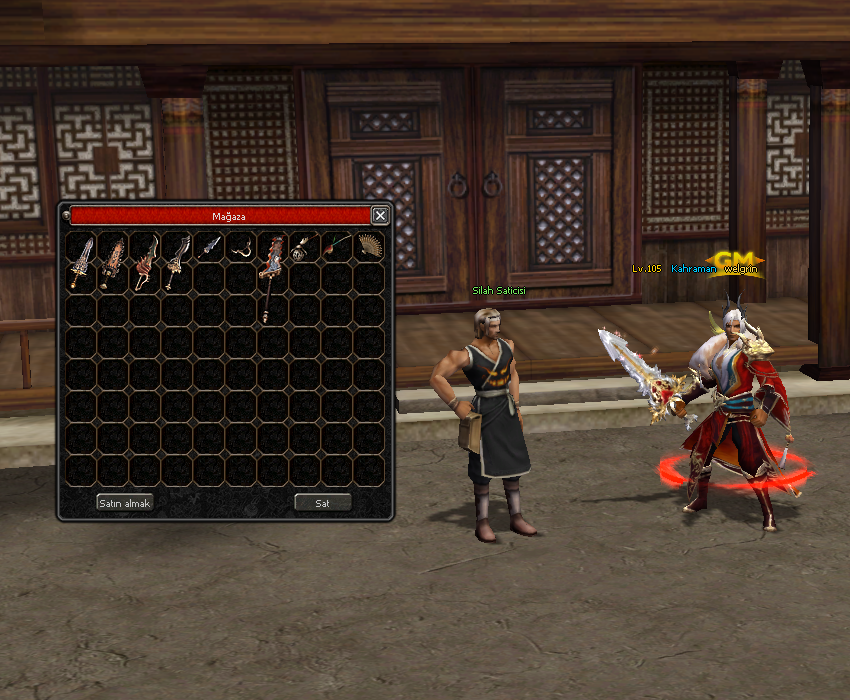The width and height of the screenshot is (850, 700).
Task: Select the blue-and-gold sword in the shop
Action: [81, 261]
